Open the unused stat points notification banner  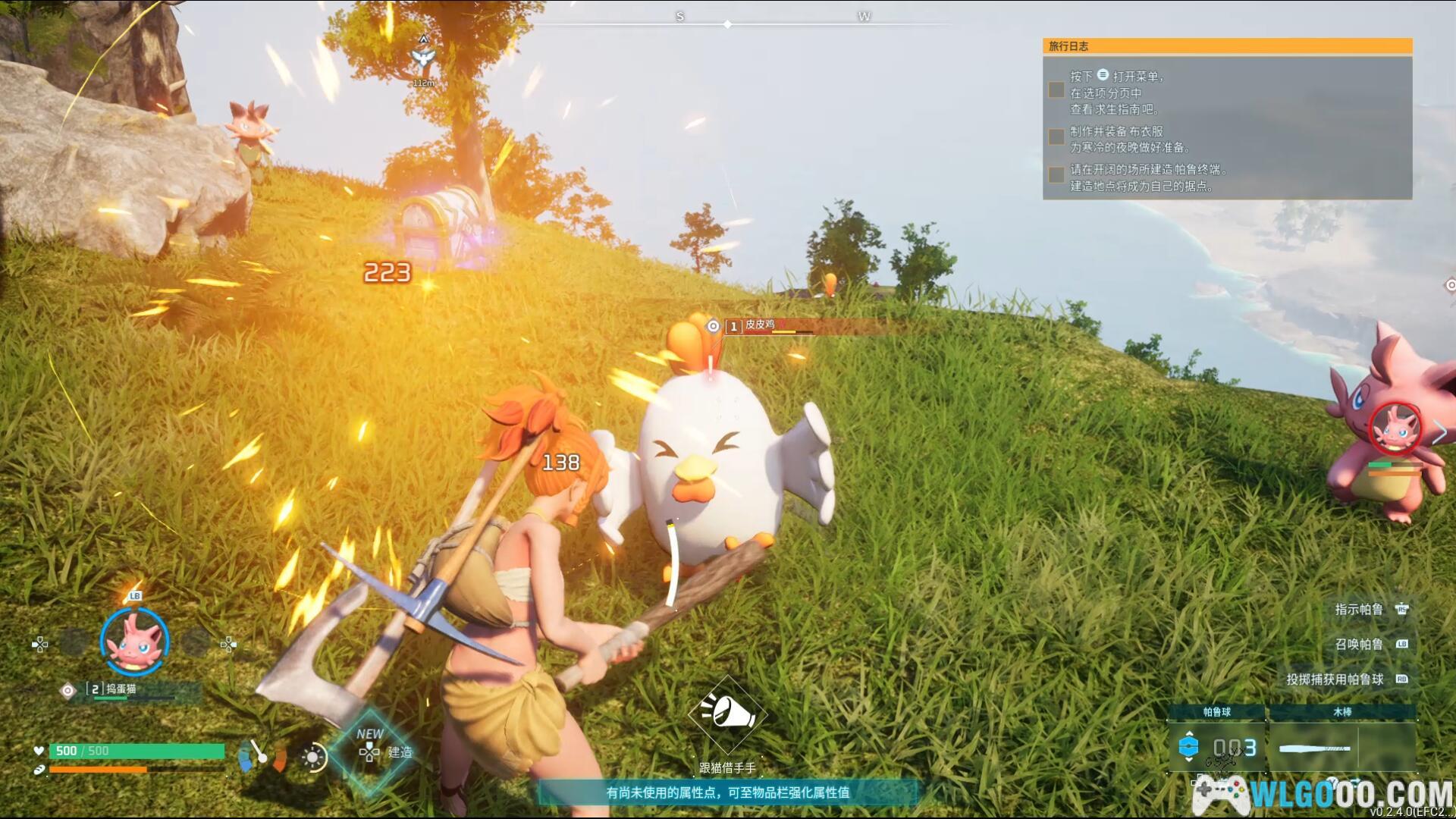(x=727, y=792)
